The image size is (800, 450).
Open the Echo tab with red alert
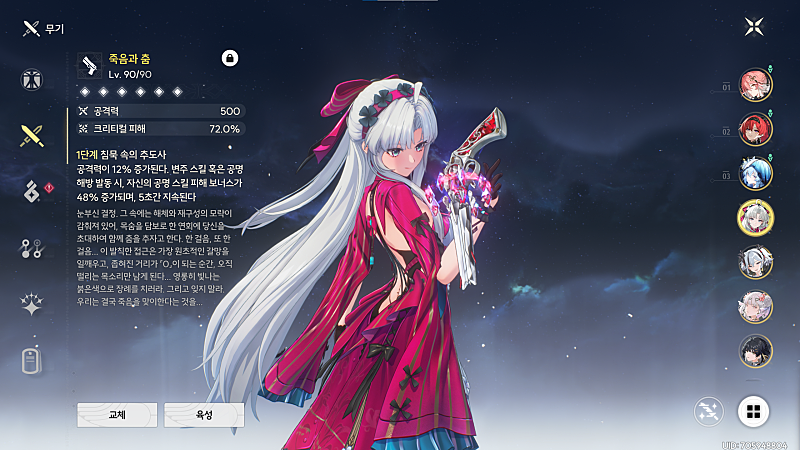tap(34, 189)
